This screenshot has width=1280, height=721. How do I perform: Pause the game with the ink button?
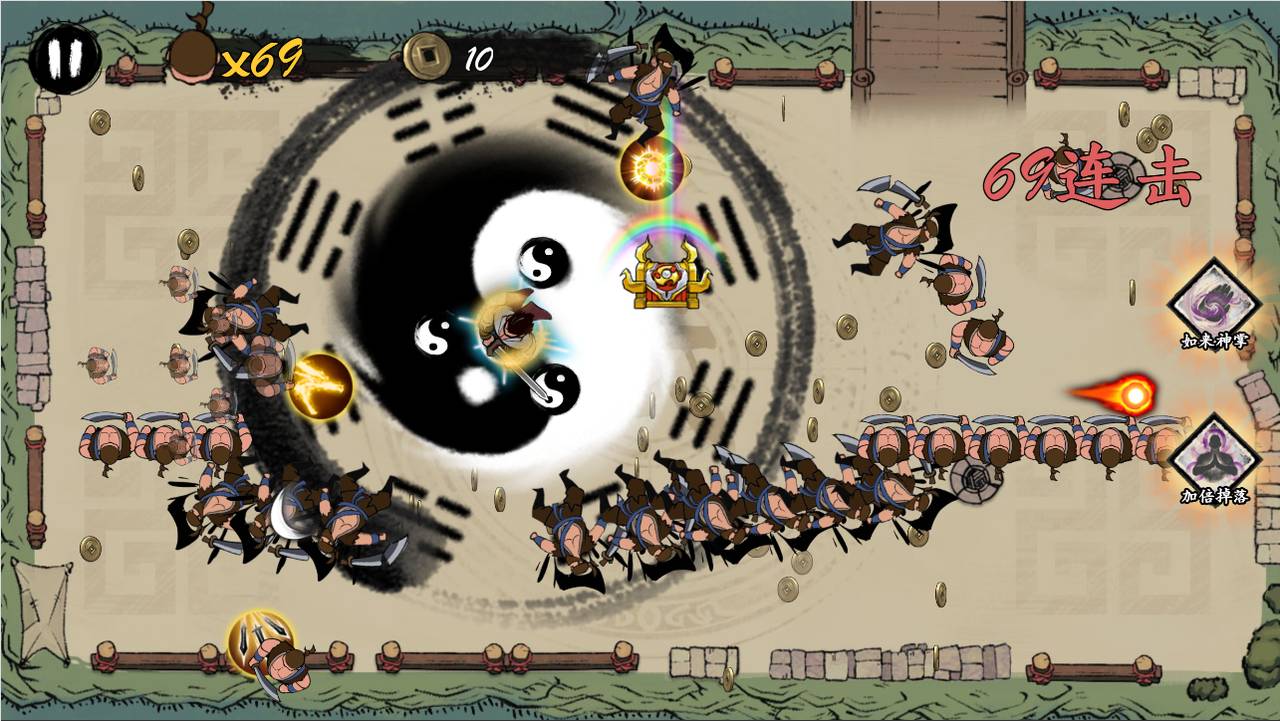click(64, 59)
